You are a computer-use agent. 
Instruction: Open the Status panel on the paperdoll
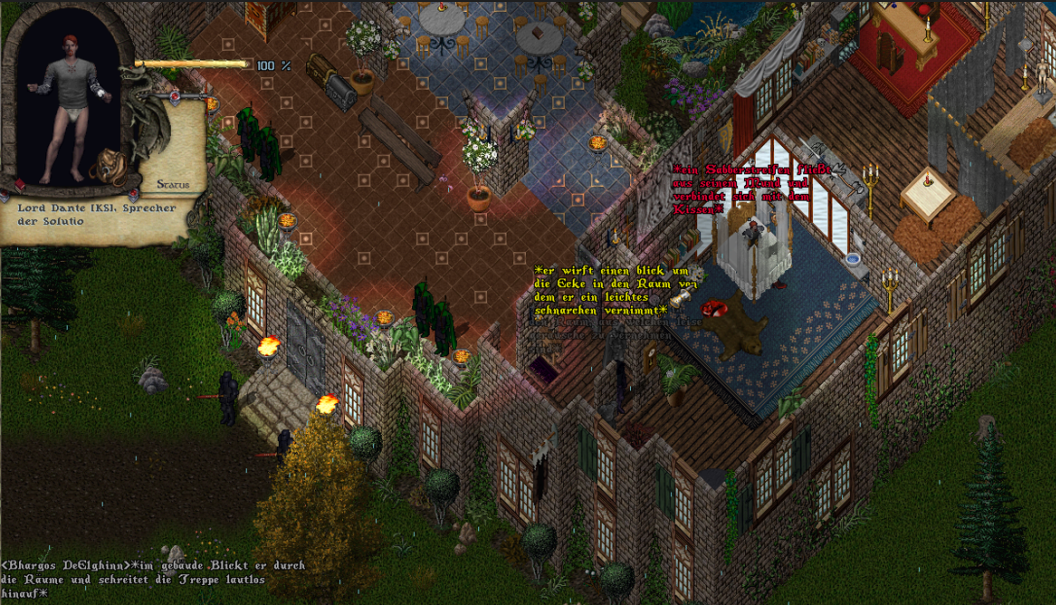(172, 185)
